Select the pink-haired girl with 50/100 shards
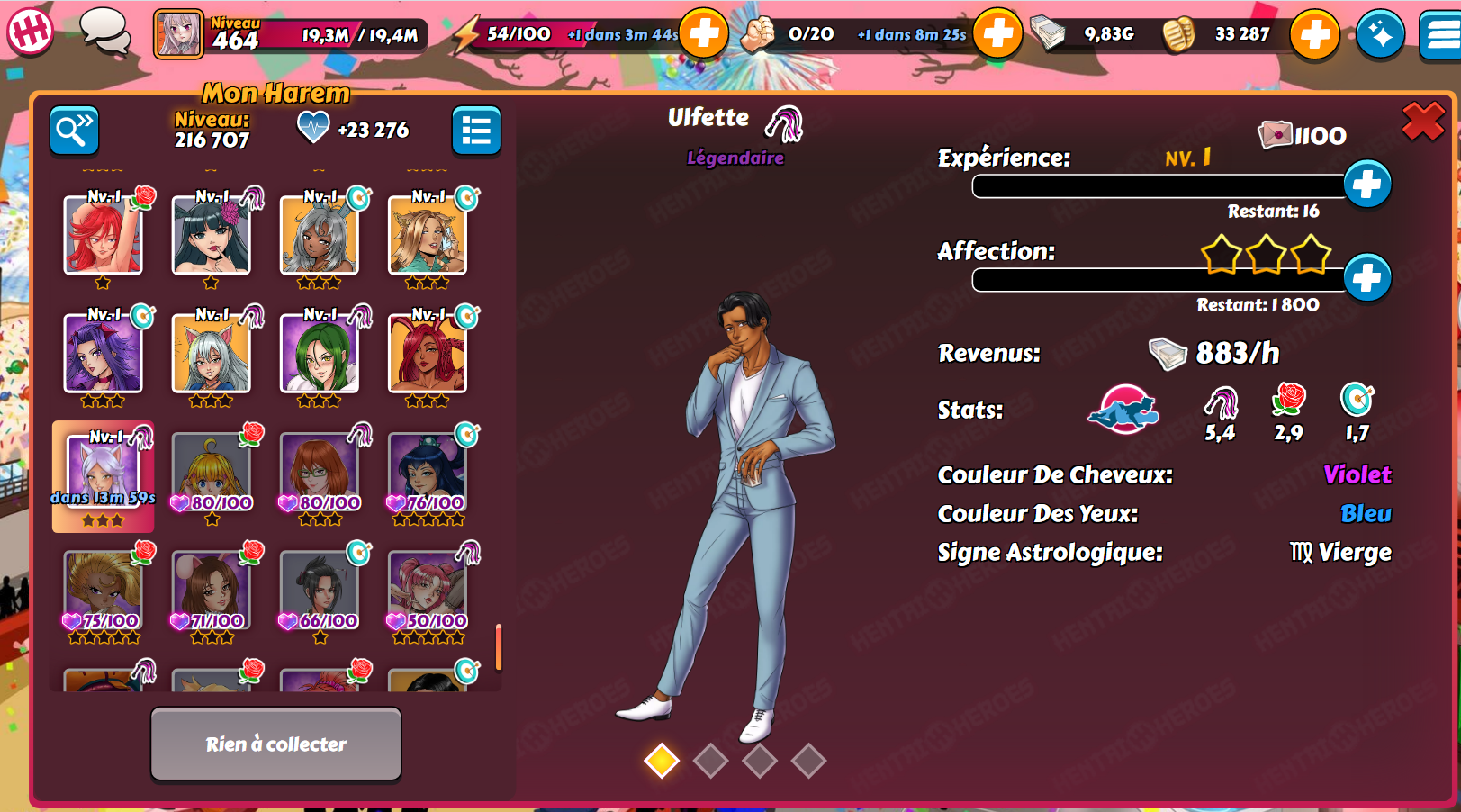This screenshot has height=812, width=1461. (427, 590)
